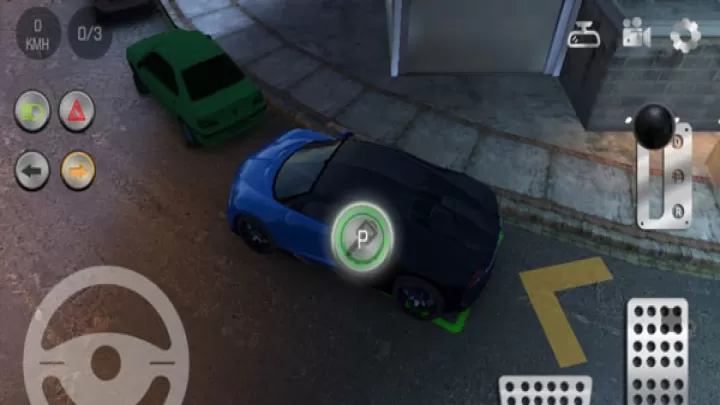
Task: Click the black gear shifter knob
Action: (655, 126)
